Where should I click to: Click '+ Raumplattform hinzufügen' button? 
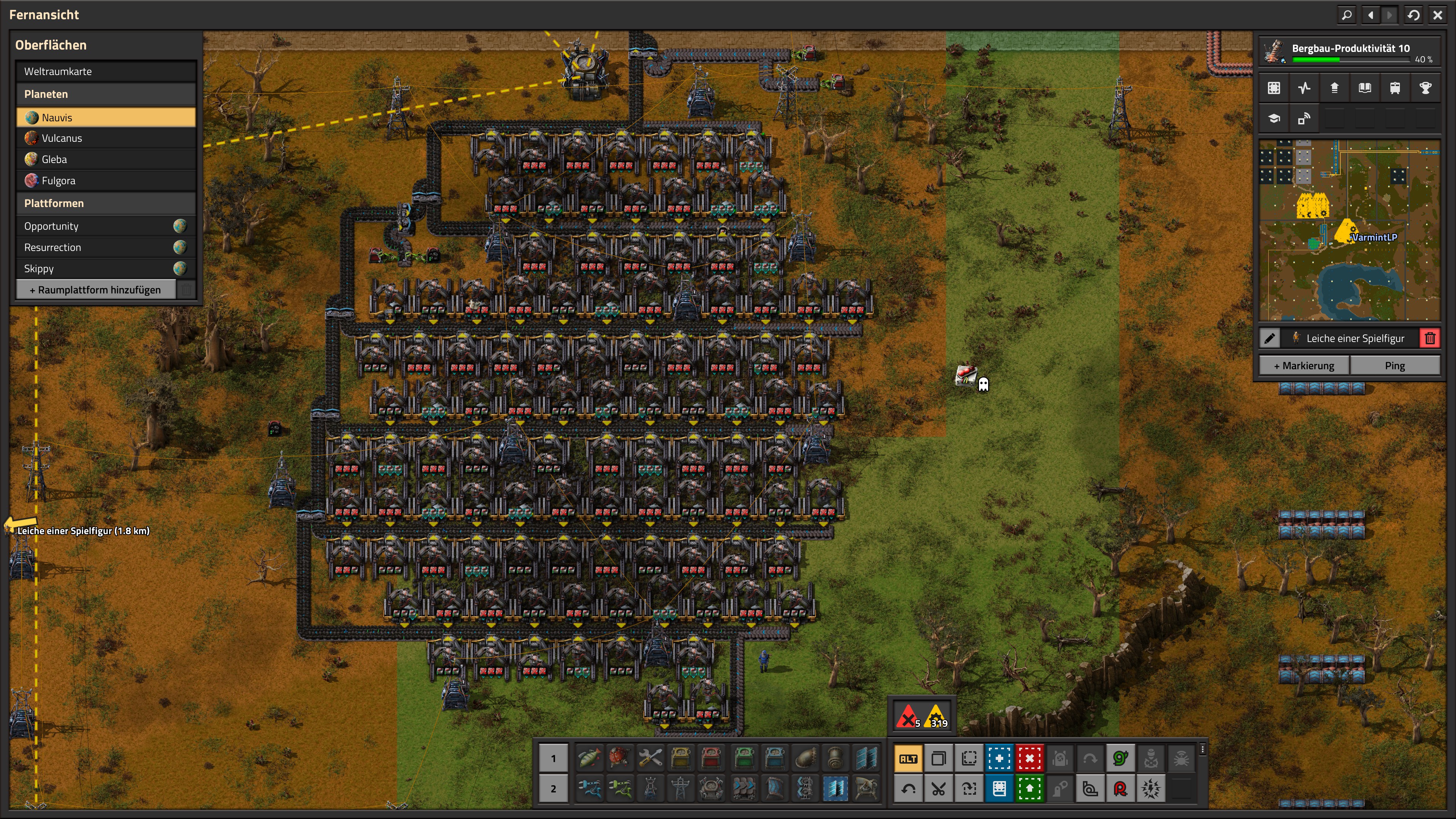95,290
